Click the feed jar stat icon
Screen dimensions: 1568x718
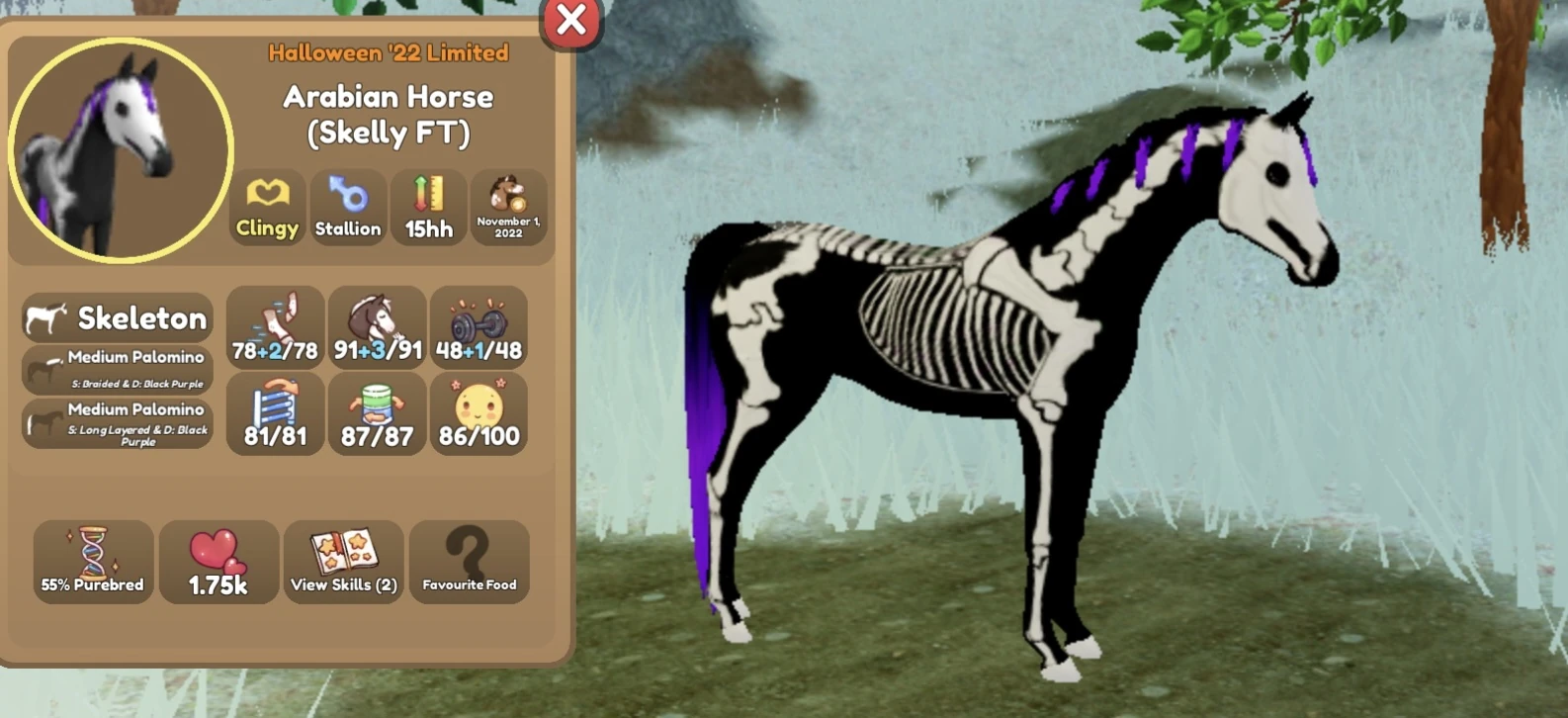(x=377, y=413)
